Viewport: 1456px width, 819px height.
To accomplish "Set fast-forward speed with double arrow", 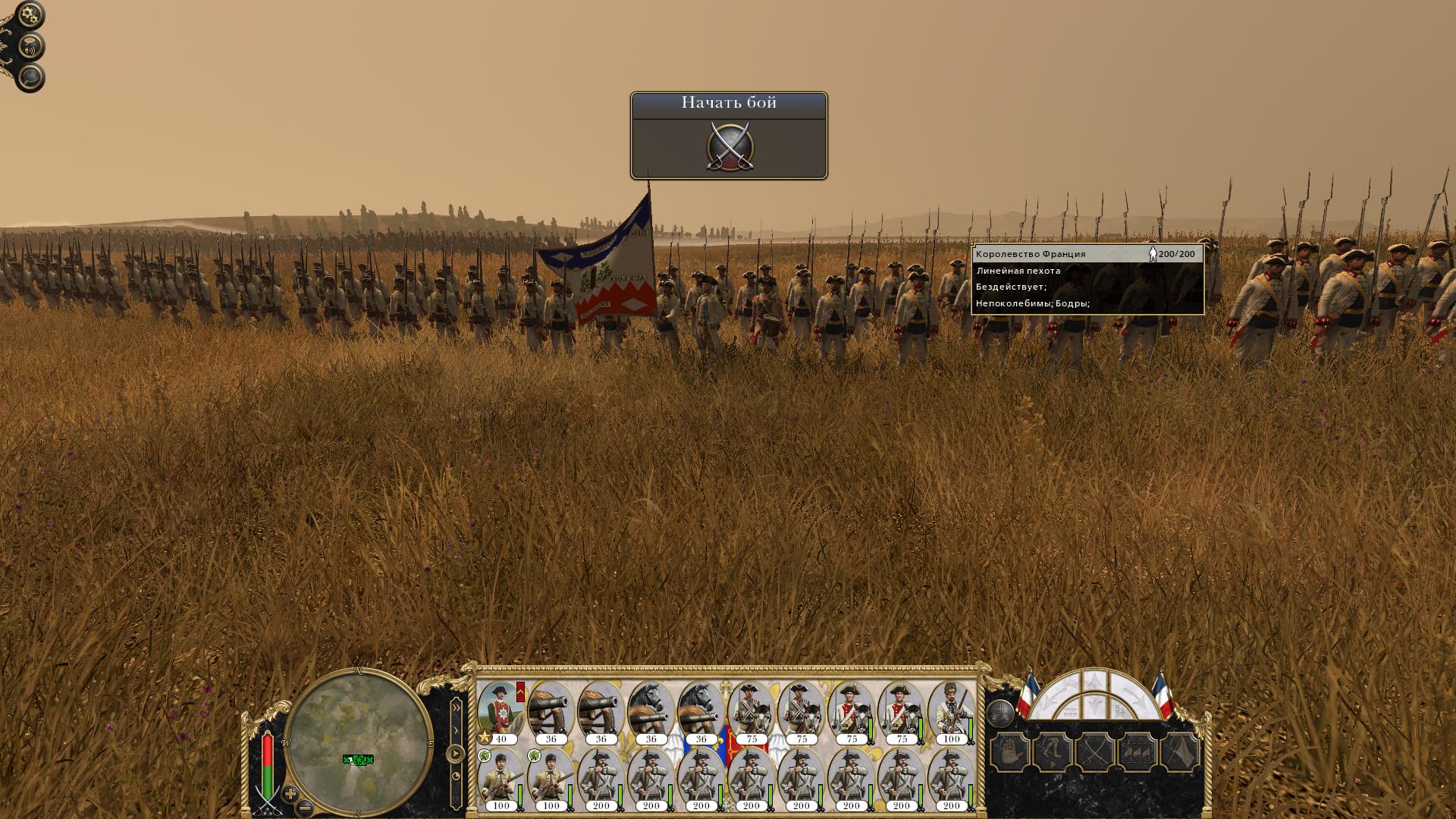I will (x=456, y=707).
